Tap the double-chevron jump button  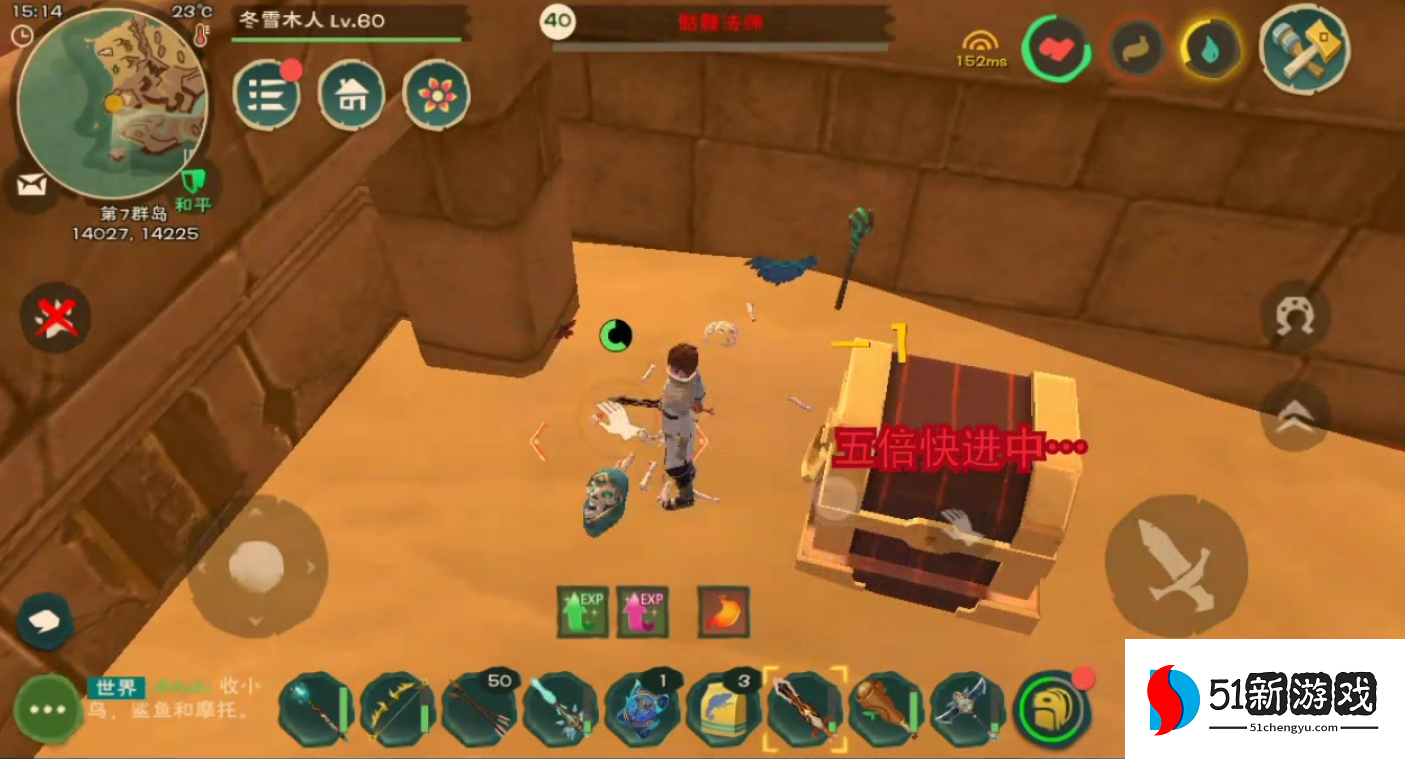pos(1296,418)
